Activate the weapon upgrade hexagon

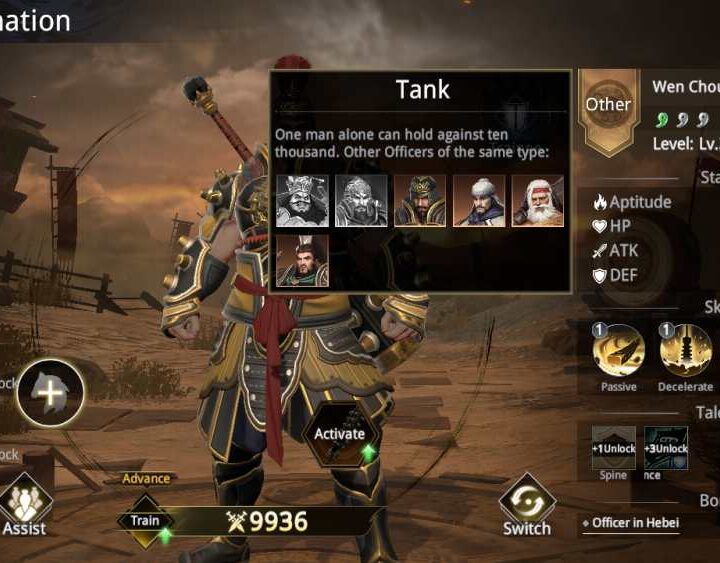point(339,434)
